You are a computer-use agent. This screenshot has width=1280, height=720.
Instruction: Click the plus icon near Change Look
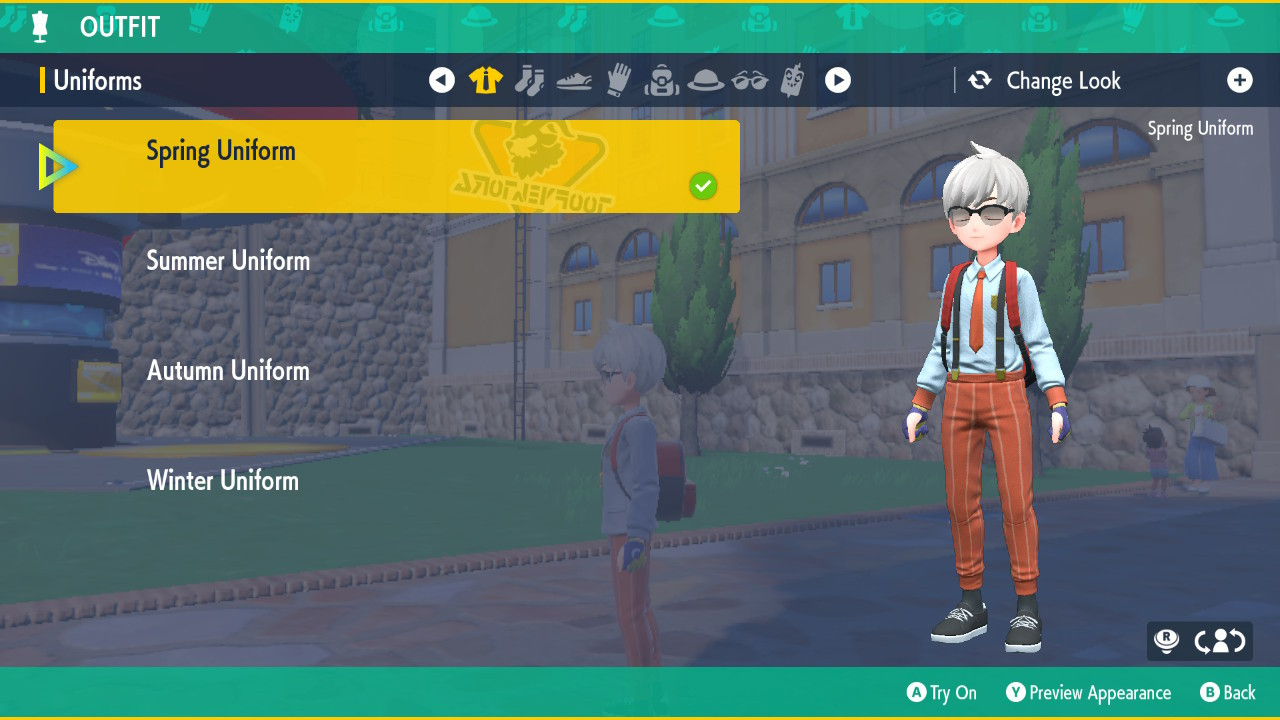click(1241, 80)
